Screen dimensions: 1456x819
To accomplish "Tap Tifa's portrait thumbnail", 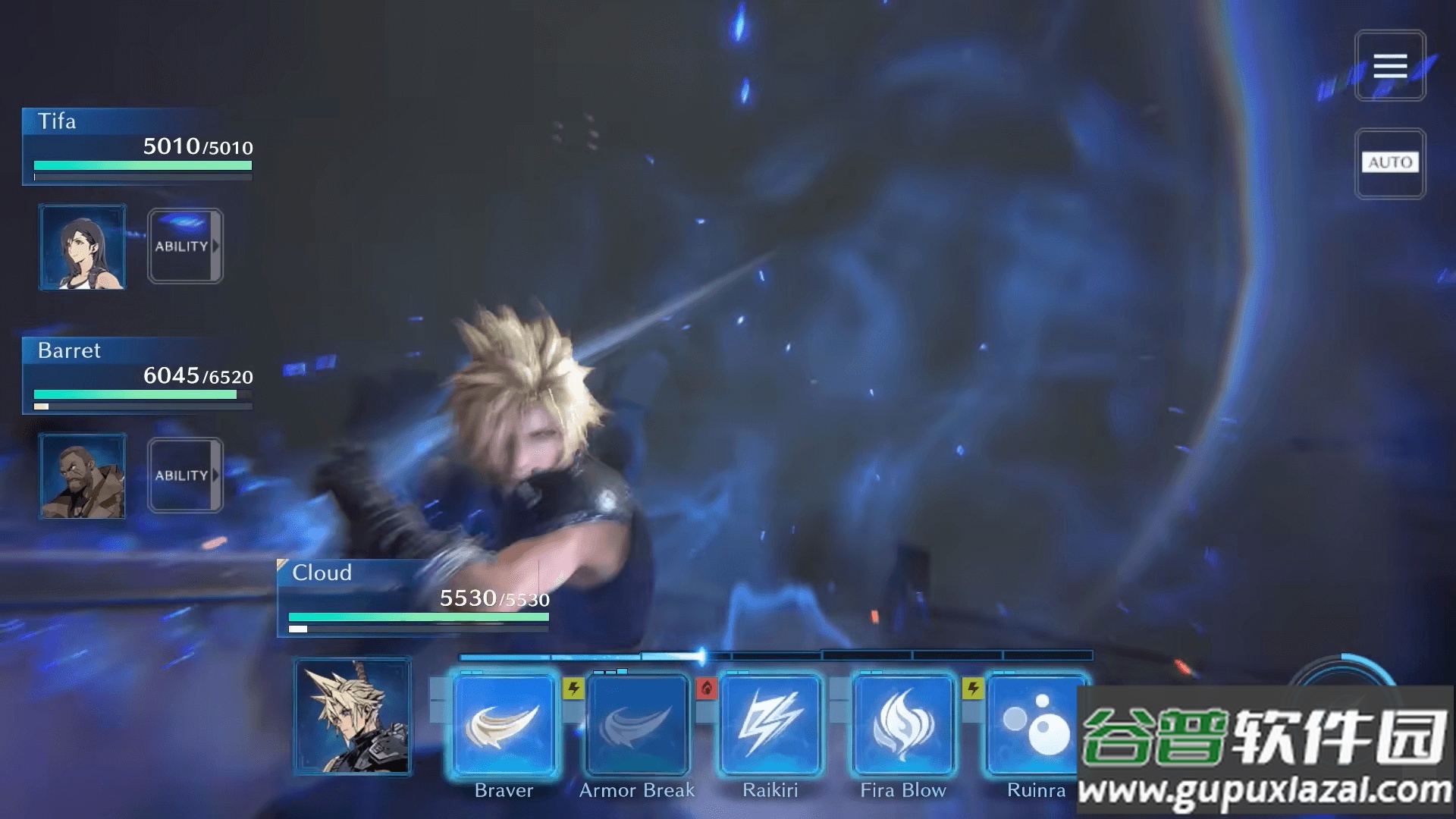I will coord(83,246).
